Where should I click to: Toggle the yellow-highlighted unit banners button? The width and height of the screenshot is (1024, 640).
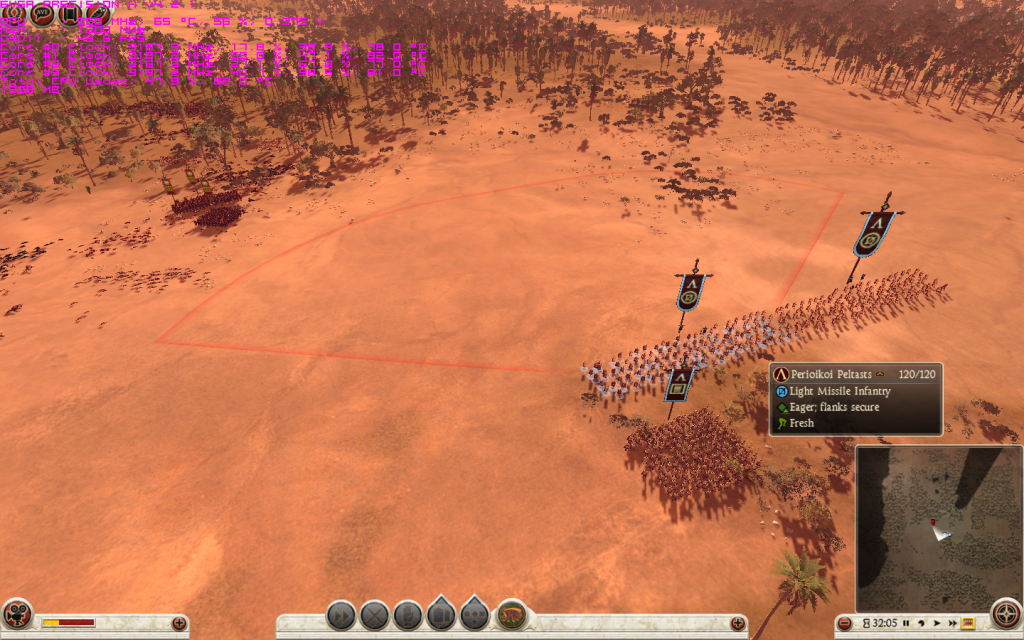click(x=968, y=622)
